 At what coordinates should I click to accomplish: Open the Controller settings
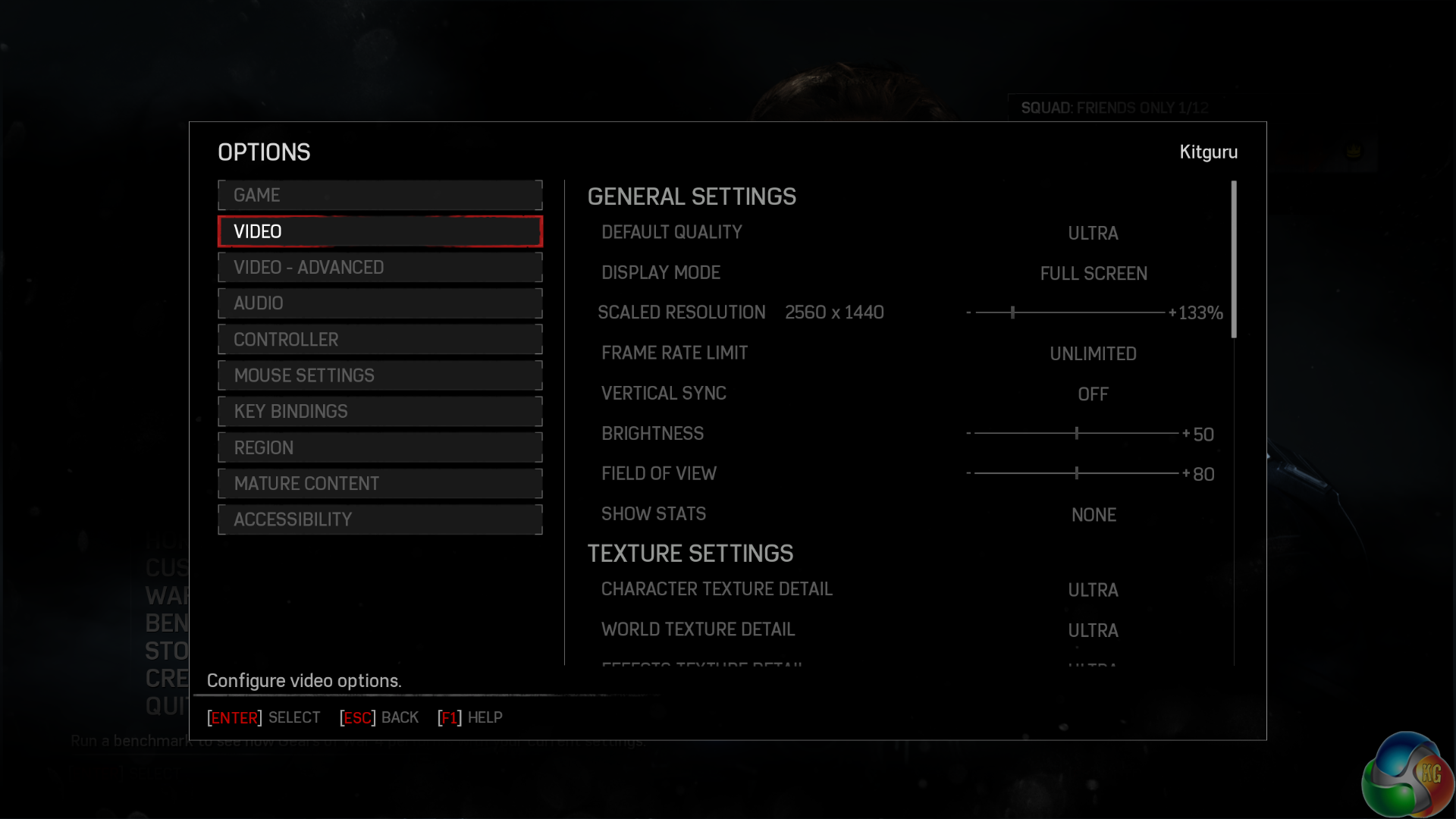tap(380, 340)
